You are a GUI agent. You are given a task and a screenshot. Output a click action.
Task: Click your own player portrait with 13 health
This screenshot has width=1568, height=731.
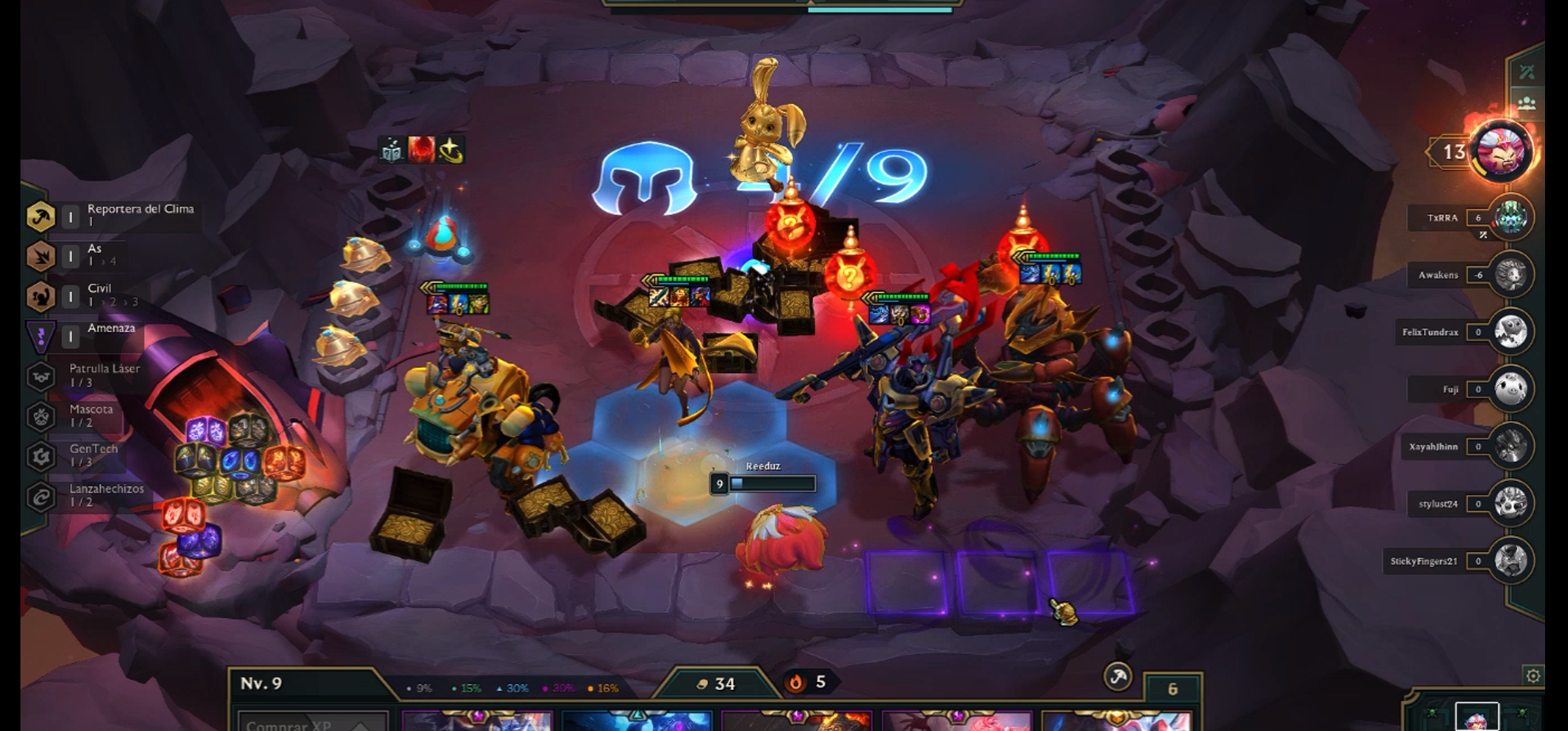coord(1501,150)
